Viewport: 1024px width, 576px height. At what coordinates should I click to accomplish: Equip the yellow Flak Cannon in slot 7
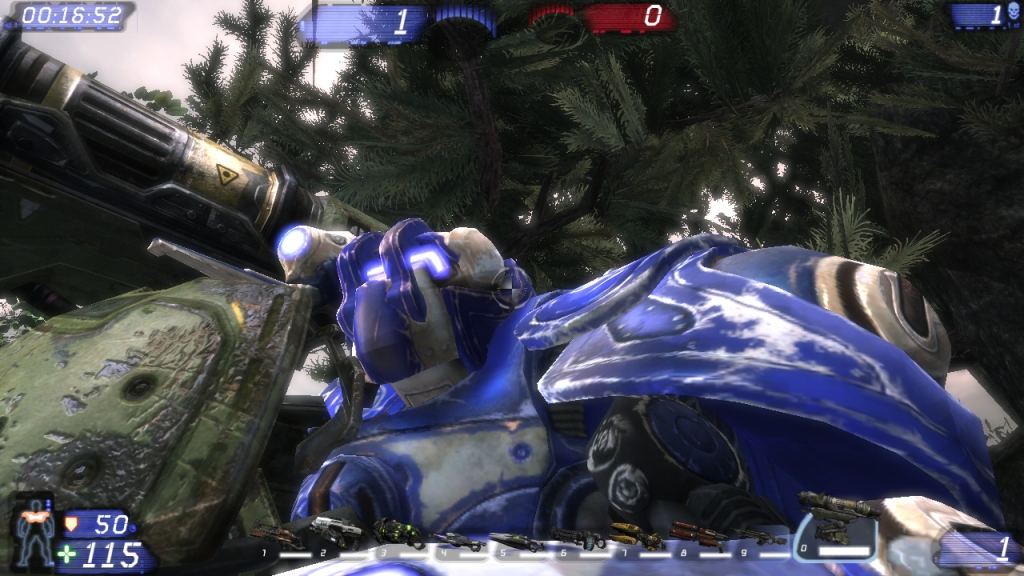(637, 537)
